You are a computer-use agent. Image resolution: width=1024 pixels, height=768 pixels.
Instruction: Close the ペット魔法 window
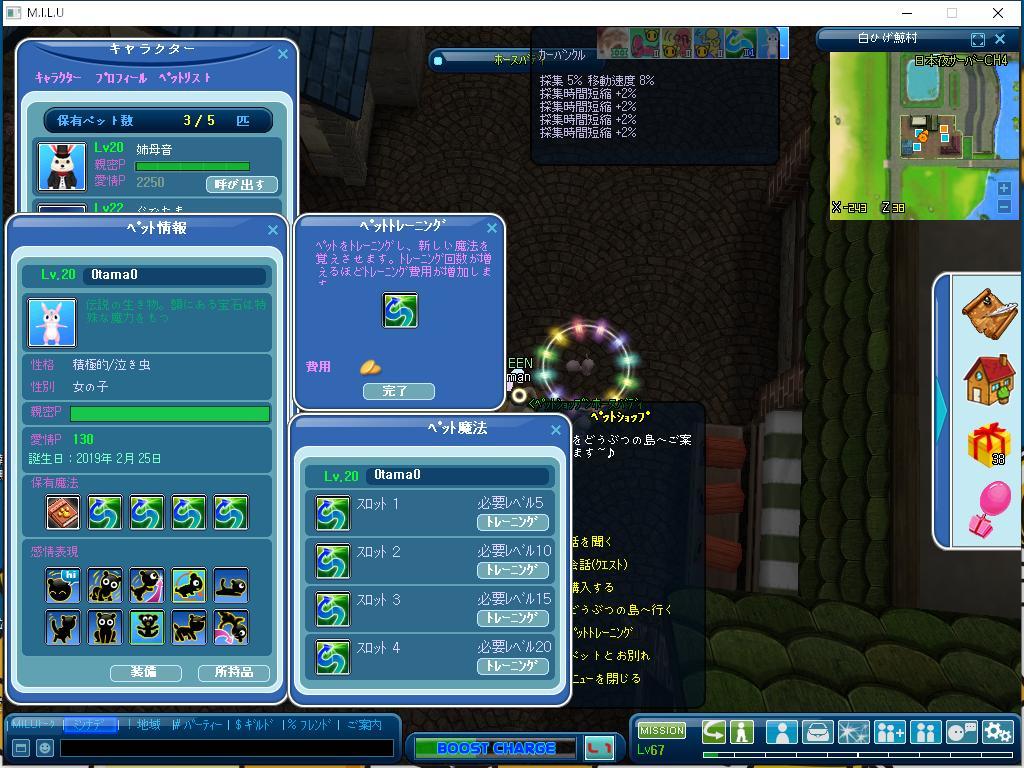(x=556, y=430)
